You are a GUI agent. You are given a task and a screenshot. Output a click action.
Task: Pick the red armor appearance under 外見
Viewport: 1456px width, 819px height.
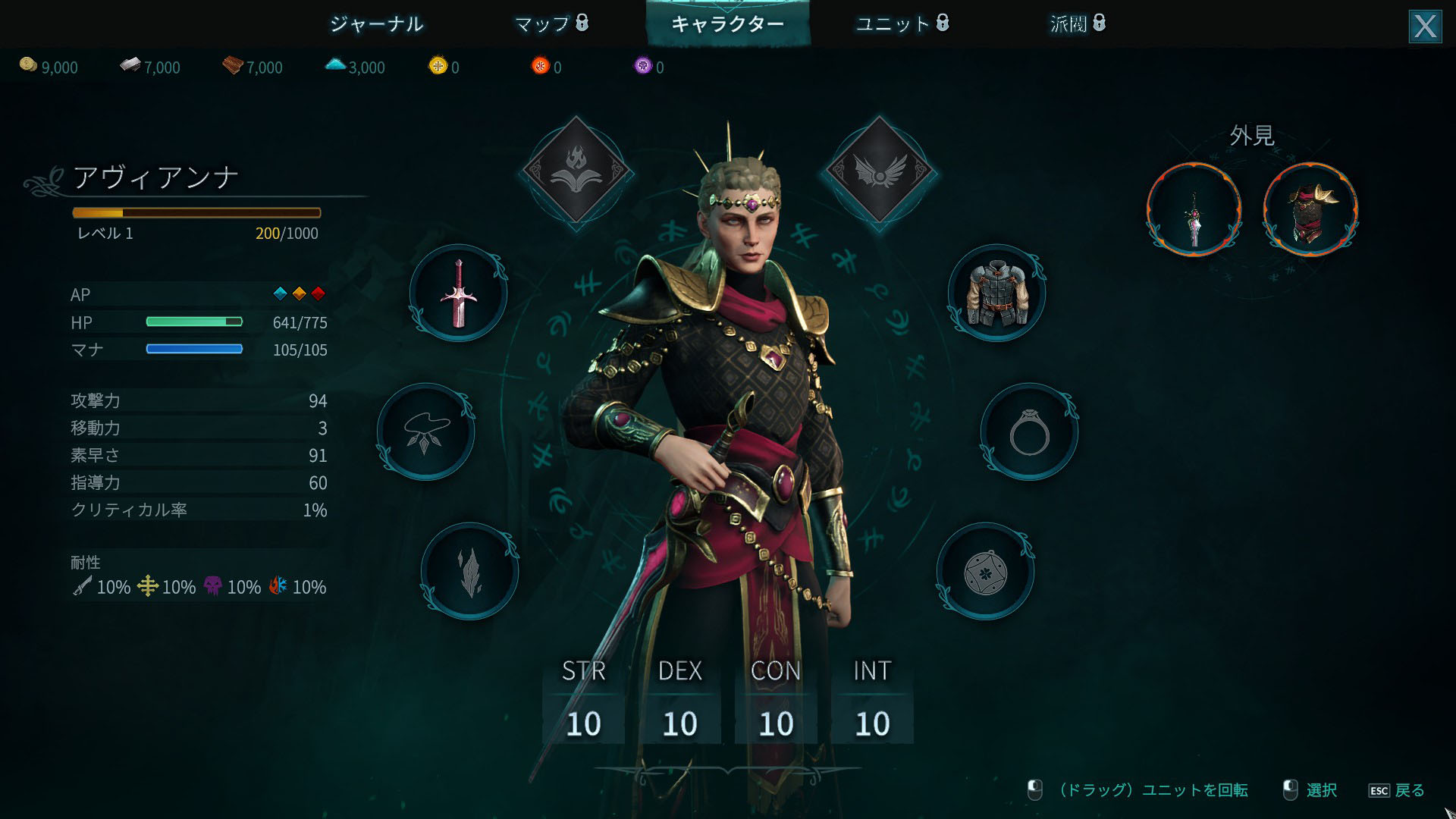1310,210
